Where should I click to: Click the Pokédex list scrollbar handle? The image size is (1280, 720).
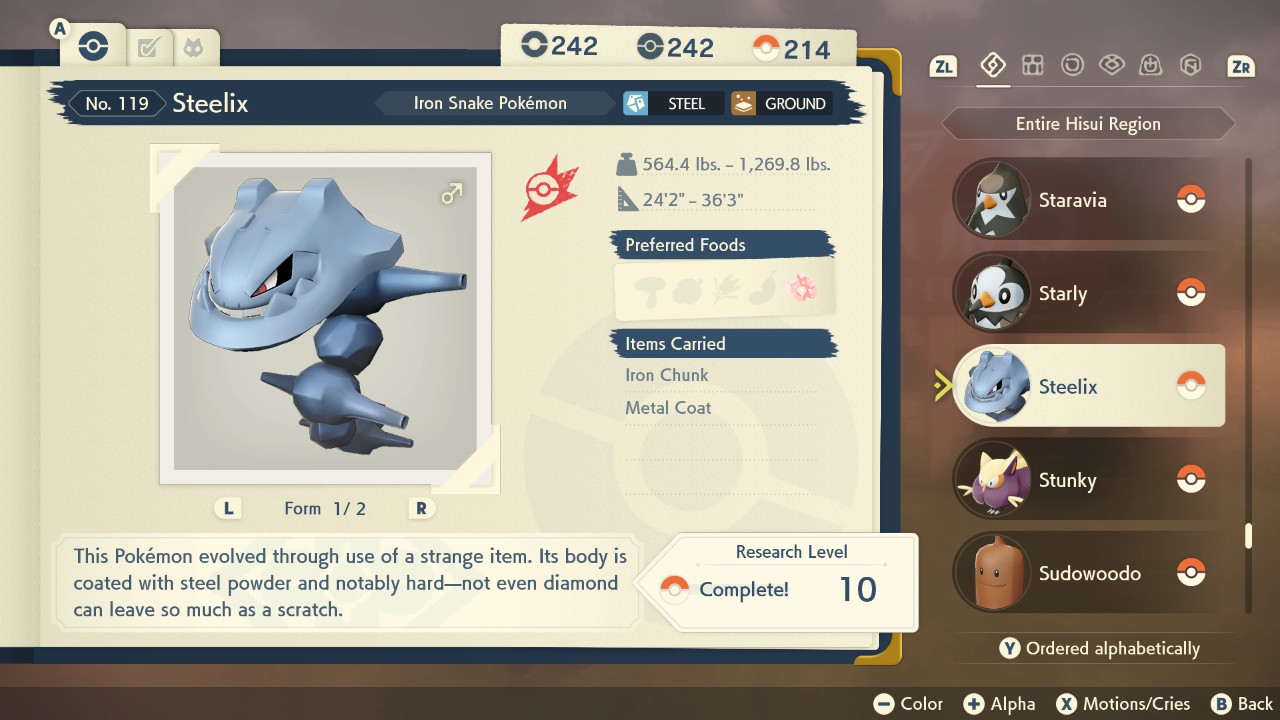pos(1248,536)
